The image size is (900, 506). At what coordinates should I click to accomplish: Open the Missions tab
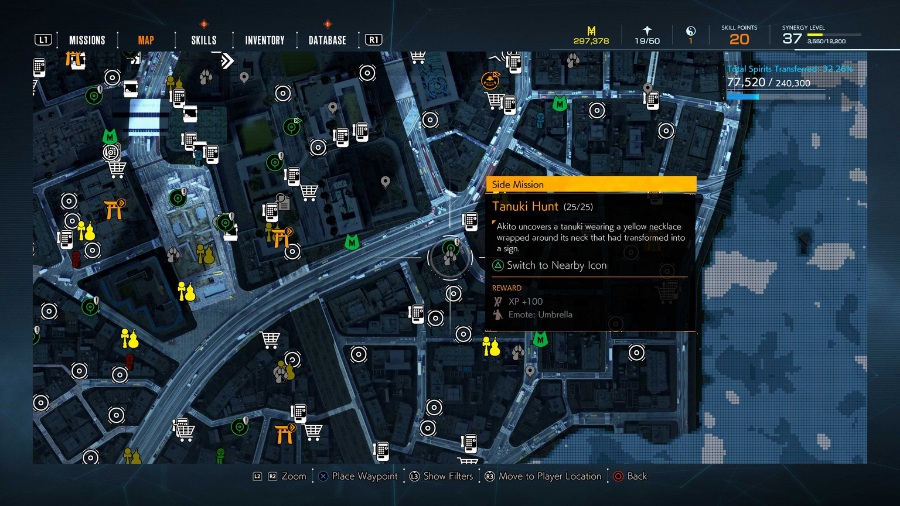tap(87, 41)
